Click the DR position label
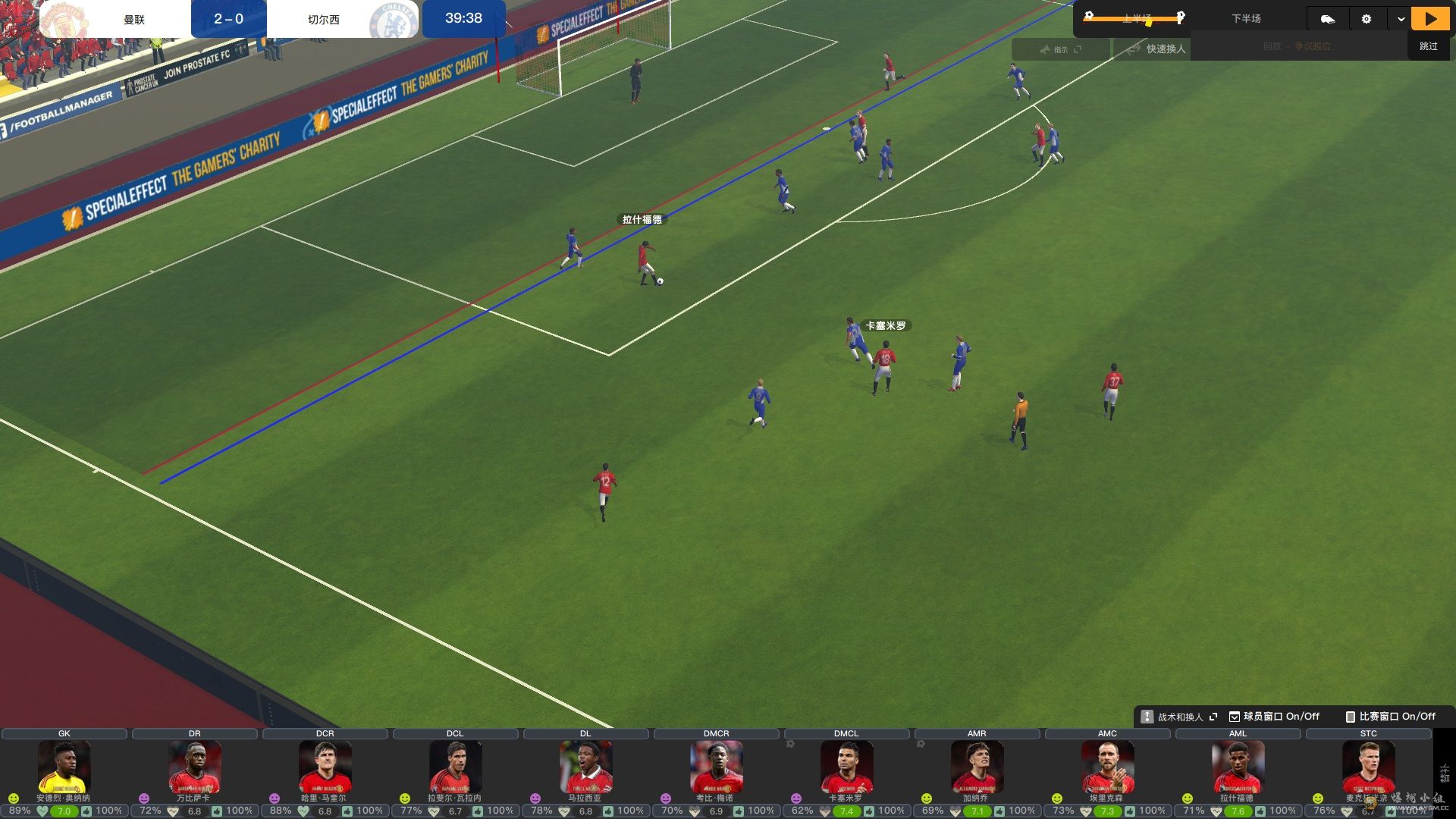Screen dimensions: 1456x819 (195, 733)
